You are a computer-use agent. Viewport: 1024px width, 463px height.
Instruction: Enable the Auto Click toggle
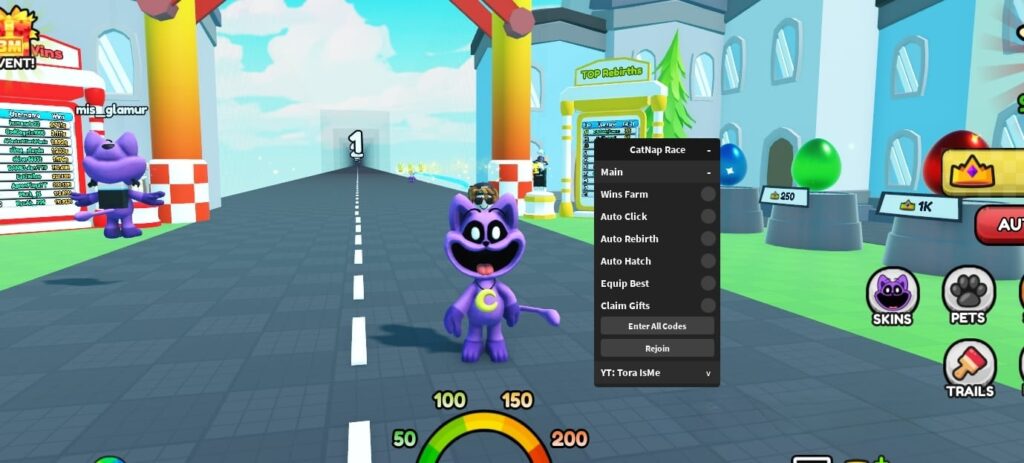pos(707,216)
